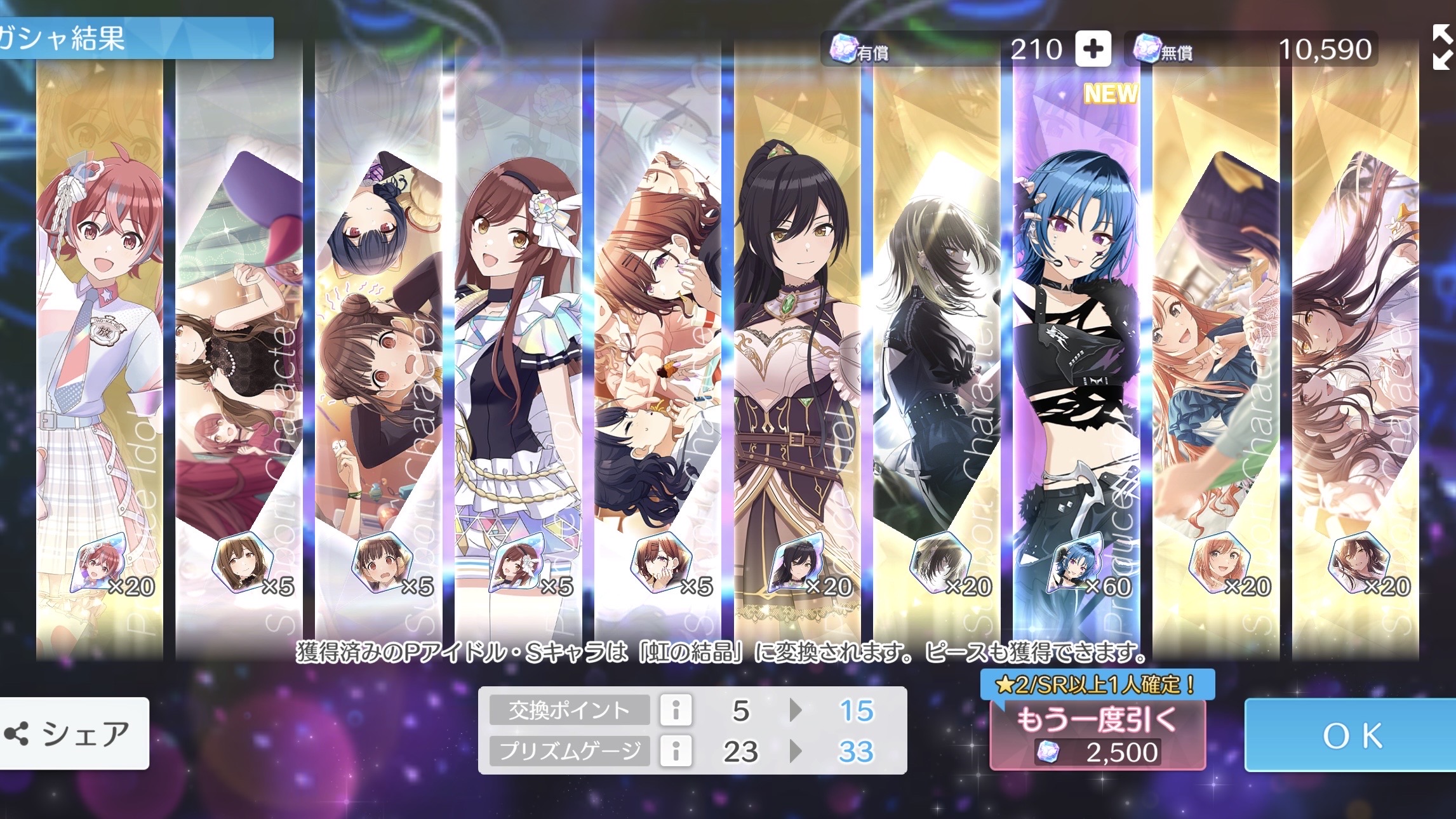Add paid jewels with the plus button
Image resolution: width=1456 pixels, height=819 pixels.
point(1093,49)
